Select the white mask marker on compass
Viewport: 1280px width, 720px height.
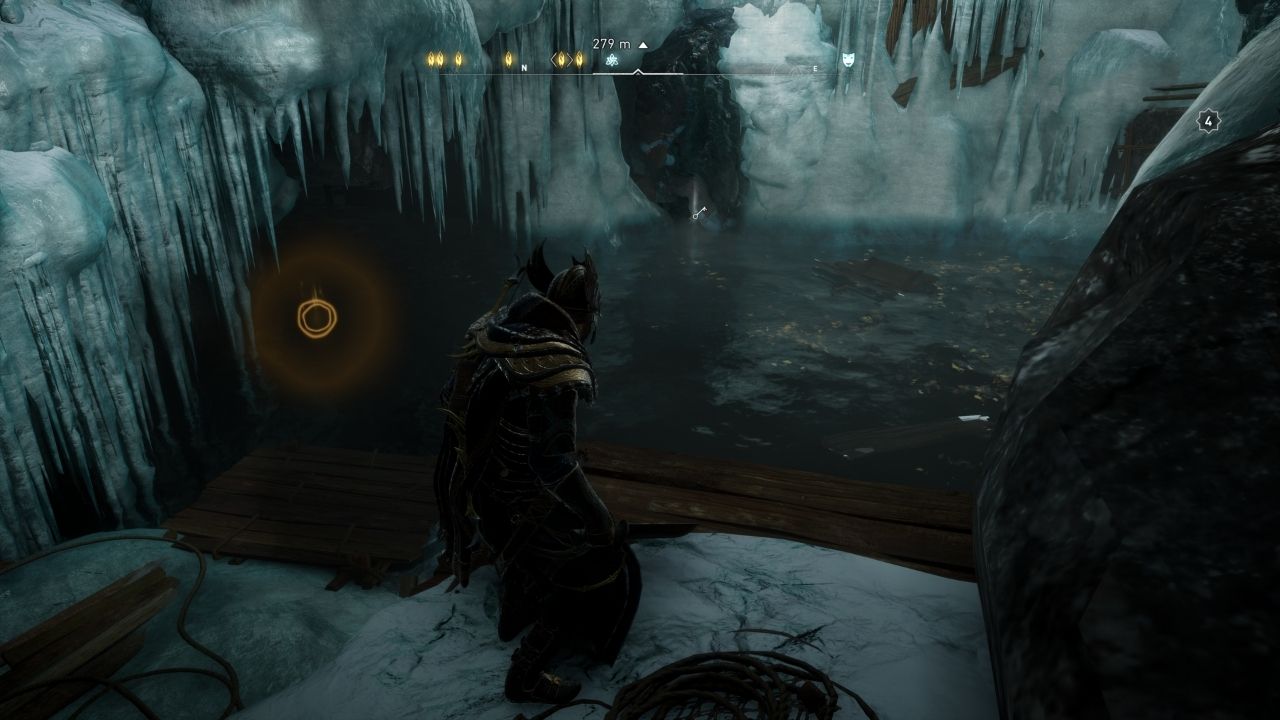point(848,60)
